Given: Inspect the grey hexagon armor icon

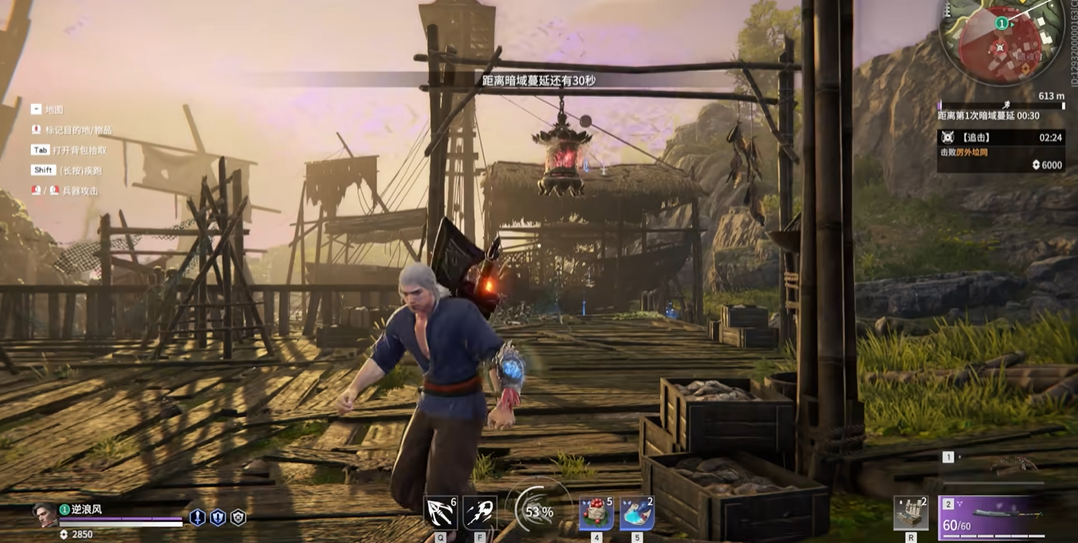Looking at the screenshot, I should (238, 517).
